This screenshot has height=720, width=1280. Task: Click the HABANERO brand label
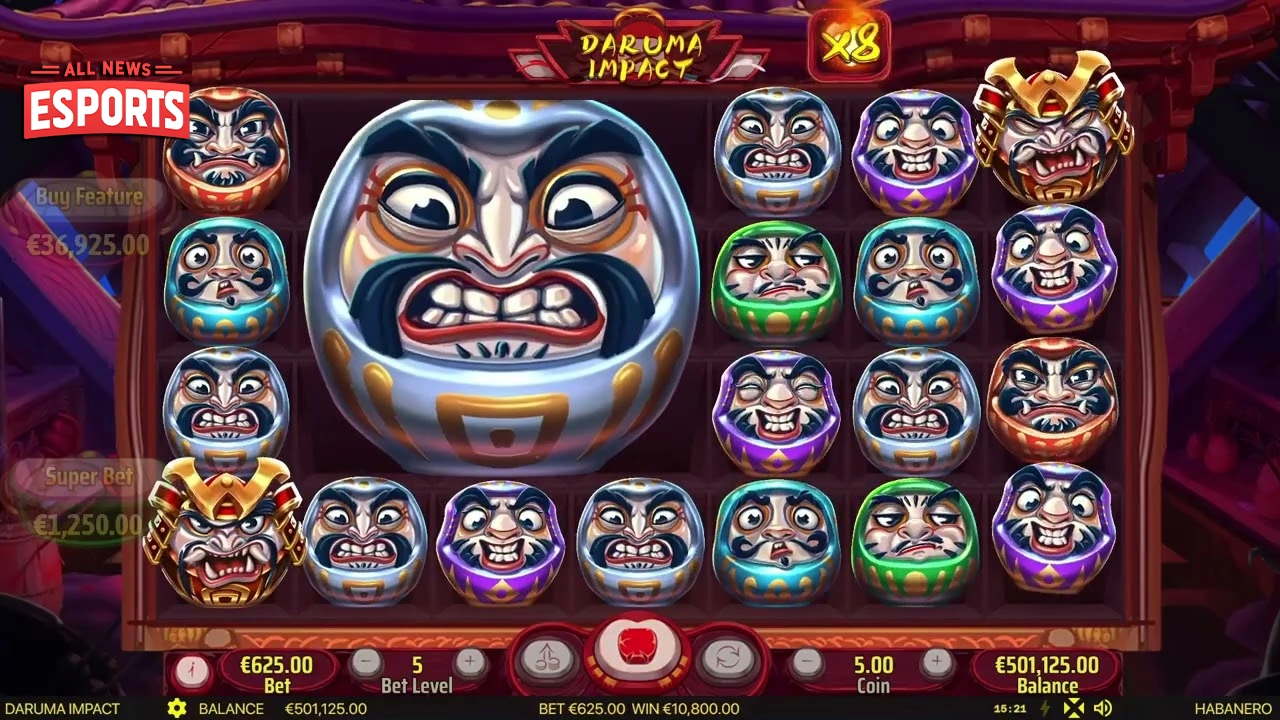tap(1235, 708)
